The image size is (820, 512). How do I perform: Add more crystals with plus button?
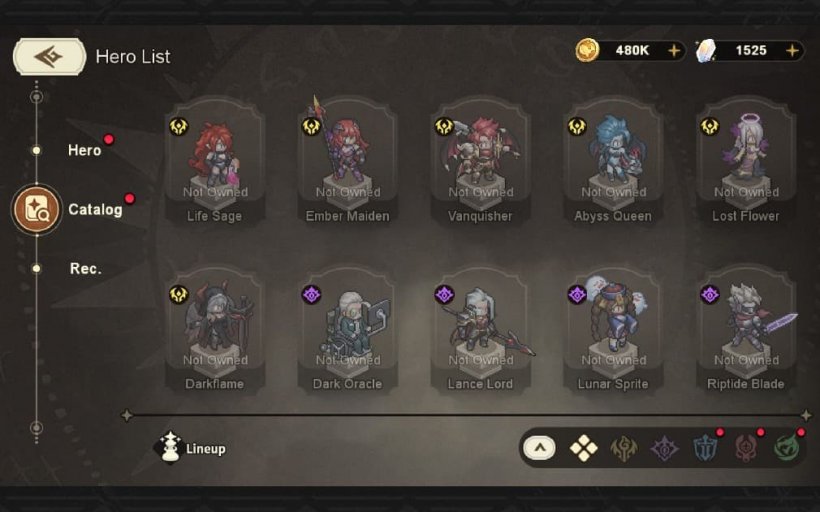[x=792, y=51]
